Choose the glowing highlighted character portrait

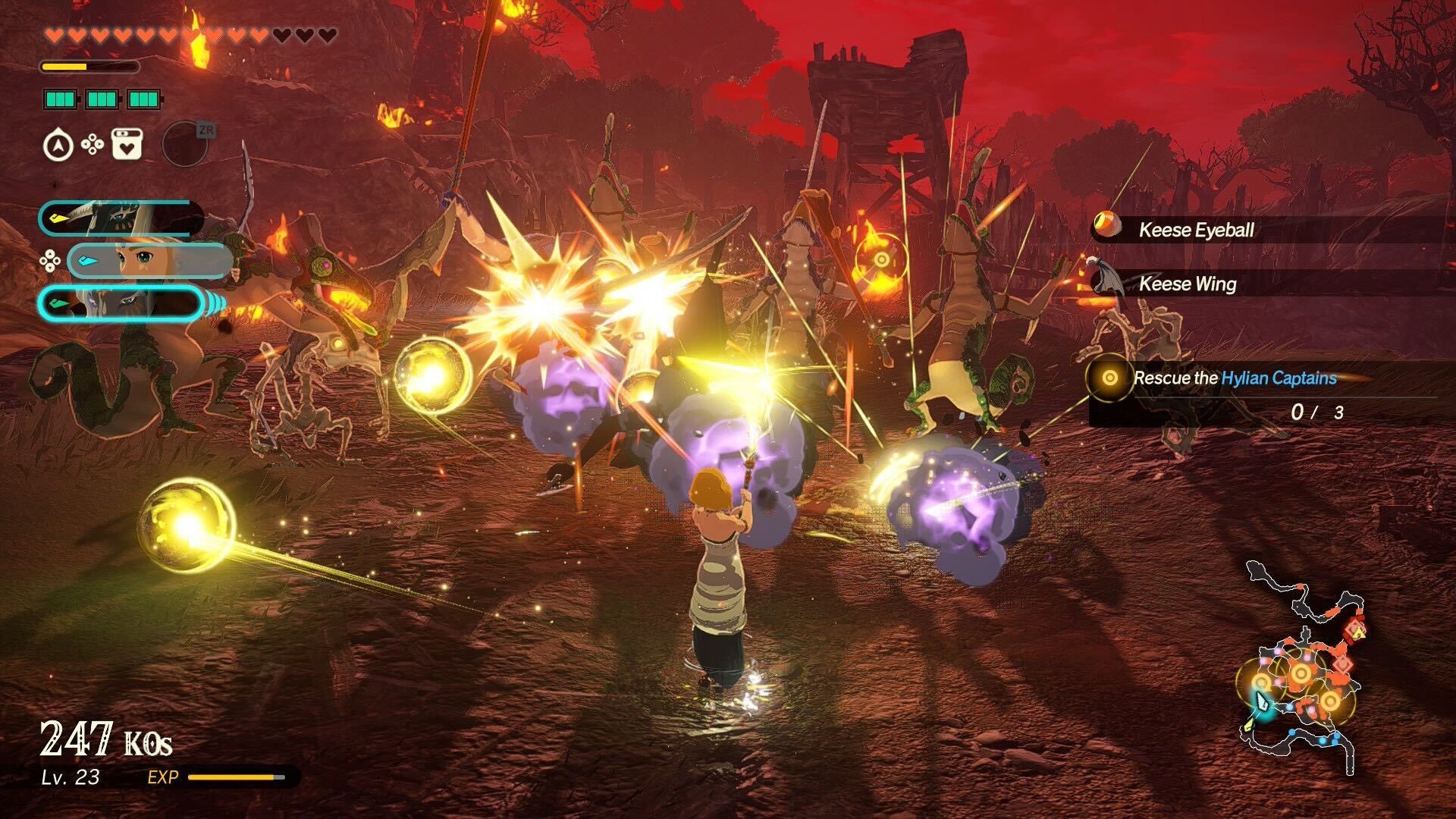coord(121,304)
